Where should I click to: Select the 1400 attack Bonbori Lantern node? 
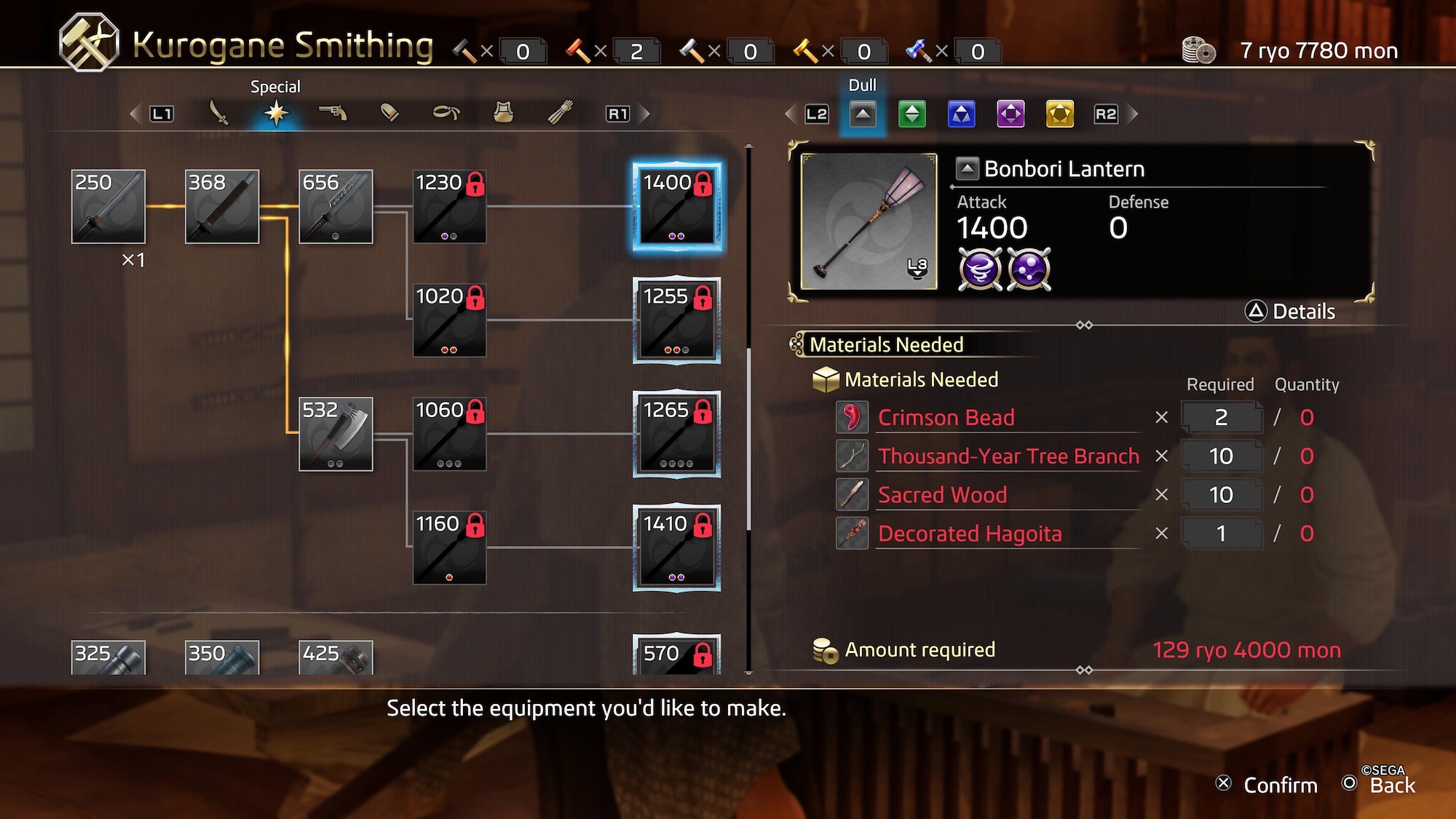pos(676,207)
